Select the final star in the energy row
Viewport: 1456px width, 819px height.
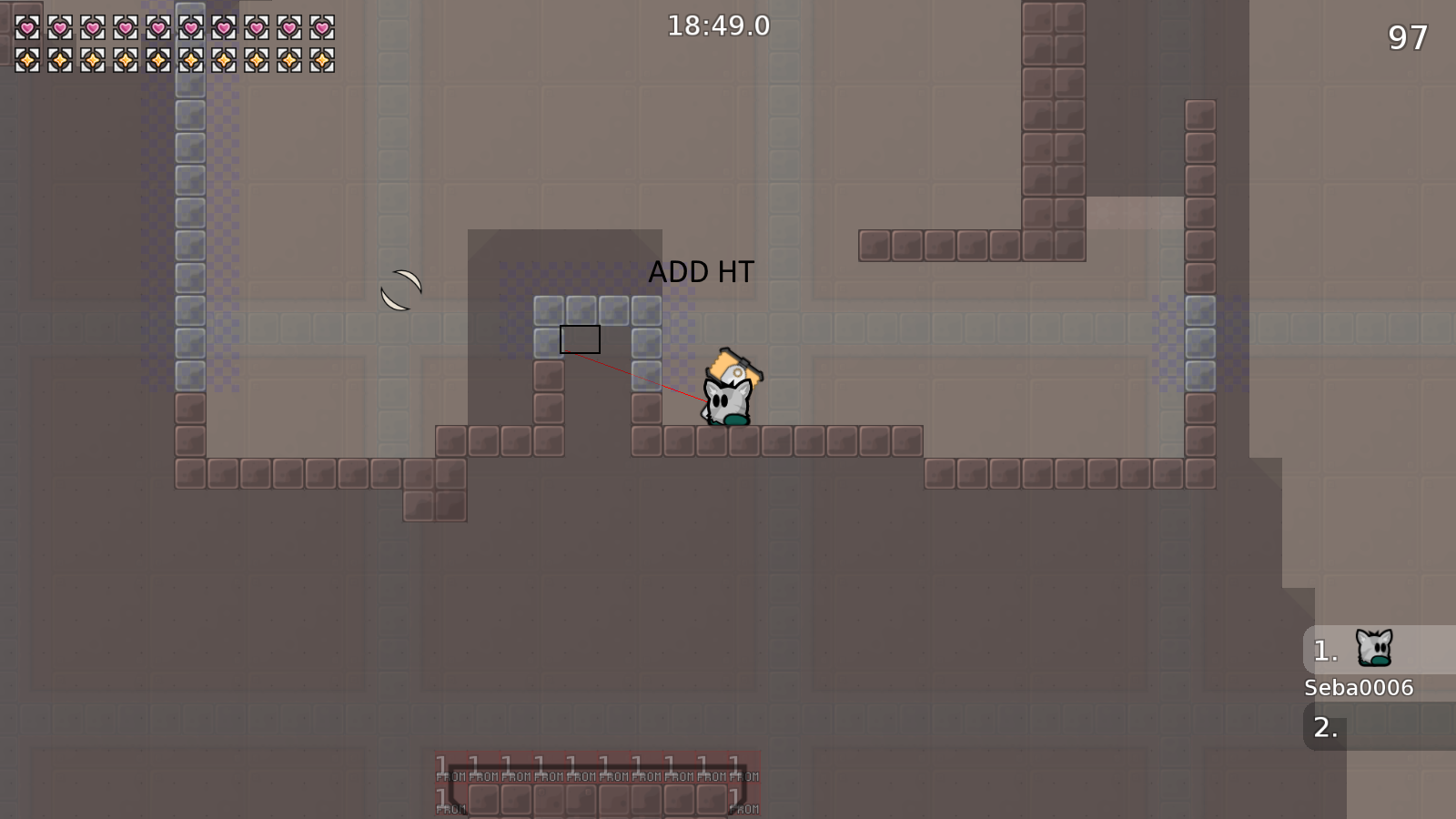pyautogui.click(x=322, y=59)
